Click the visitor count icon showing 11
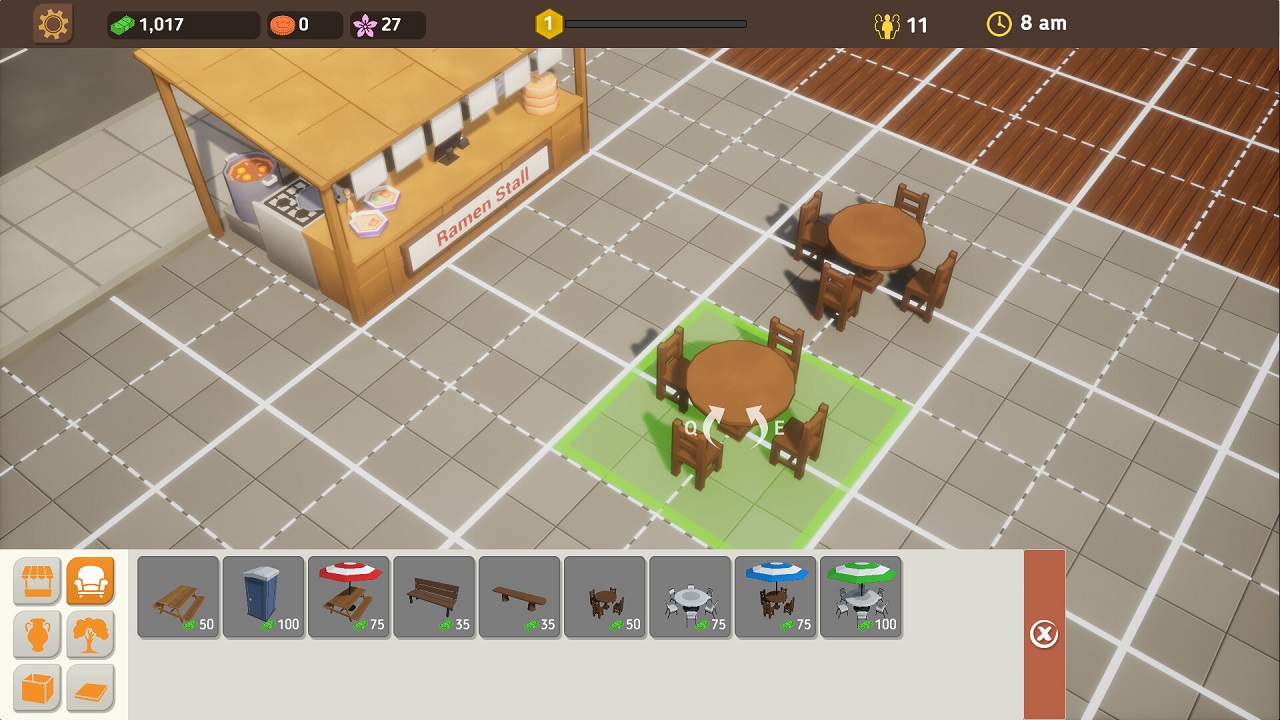Screen dimensions: 1280x720 tap(888, 23)
